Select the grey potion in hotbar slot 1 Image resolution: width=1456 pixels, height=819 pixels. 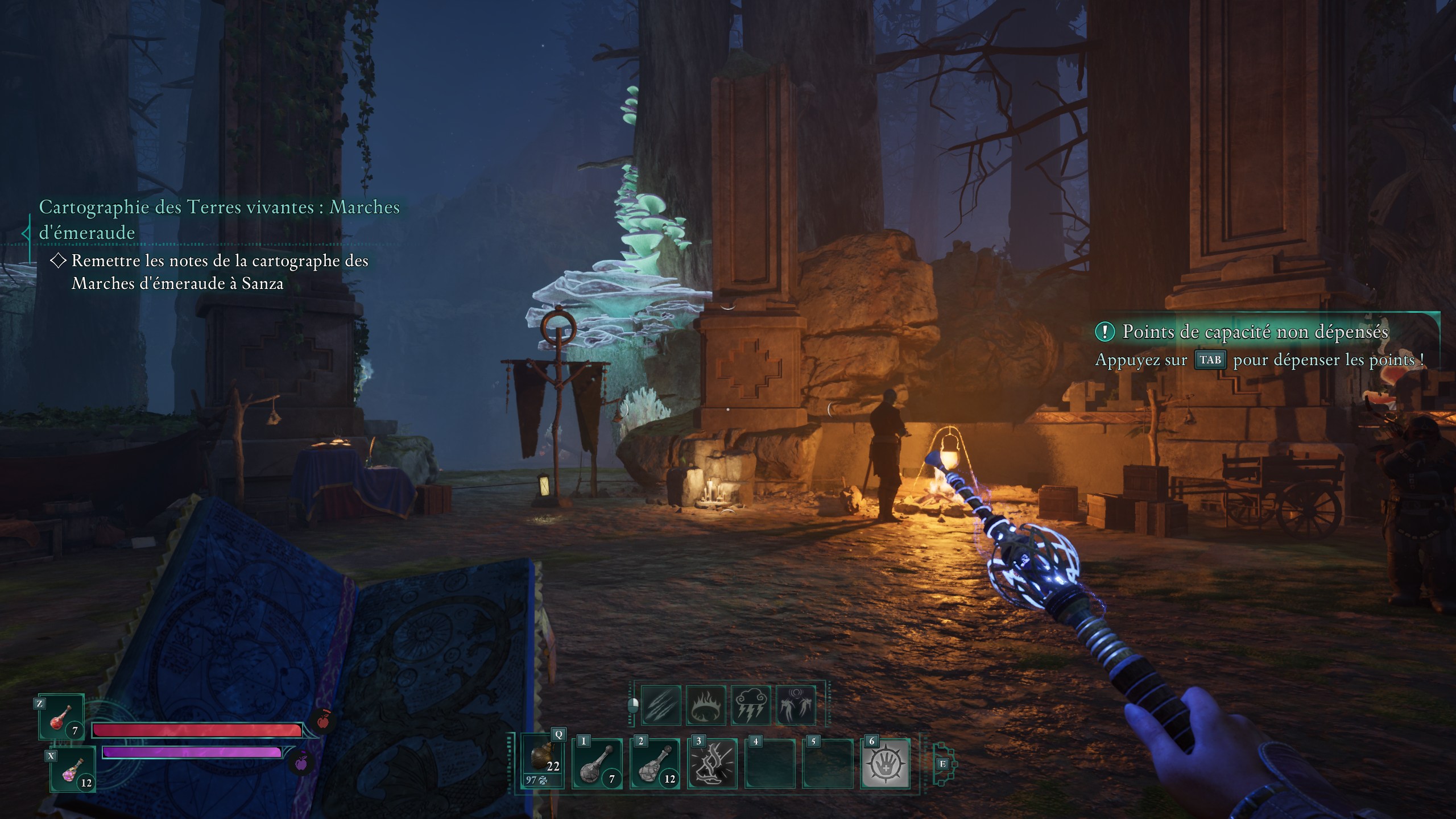597,763
